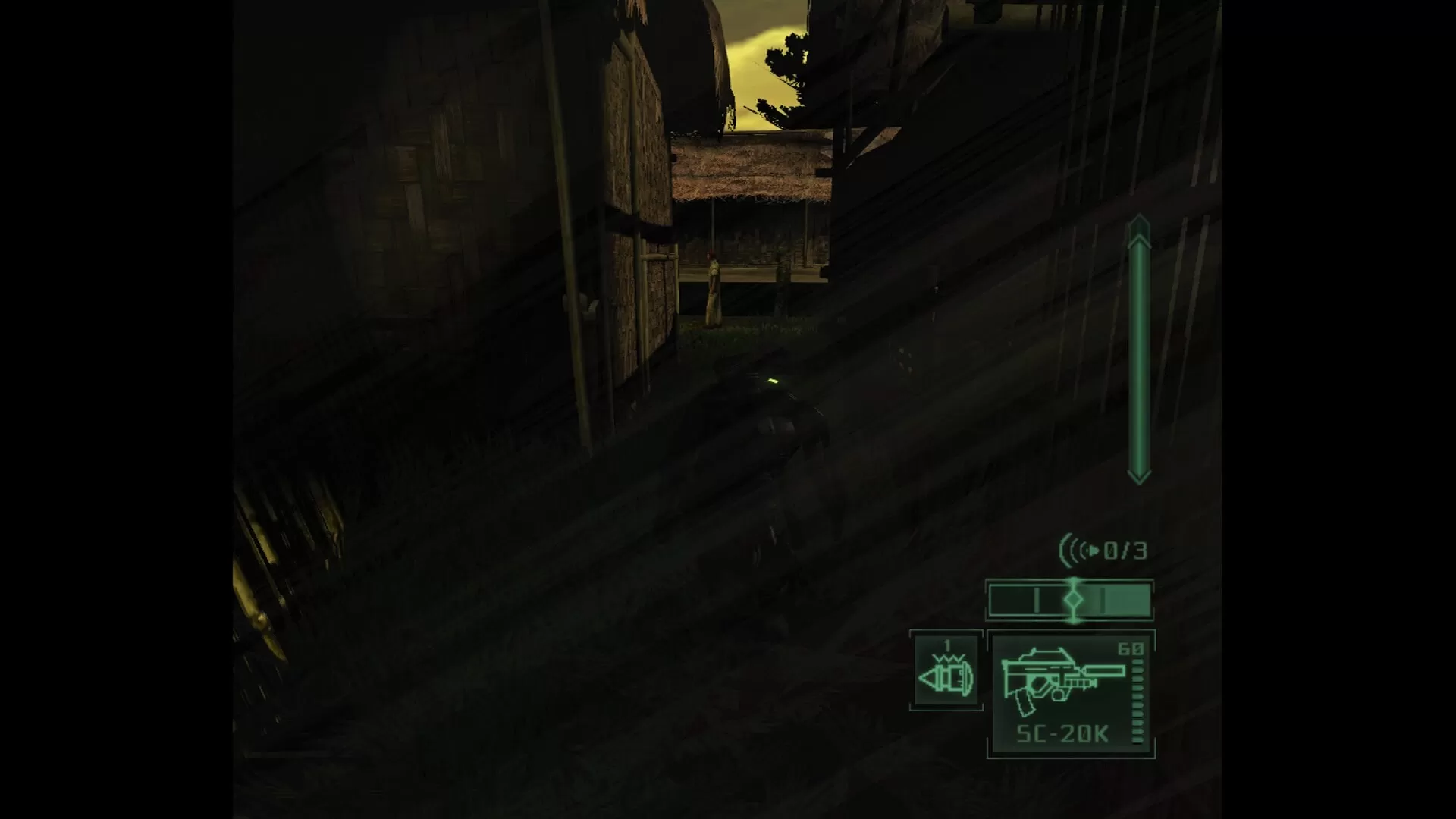Click the diamond indicator on the stealth meter

click(x=1074, y=598)
